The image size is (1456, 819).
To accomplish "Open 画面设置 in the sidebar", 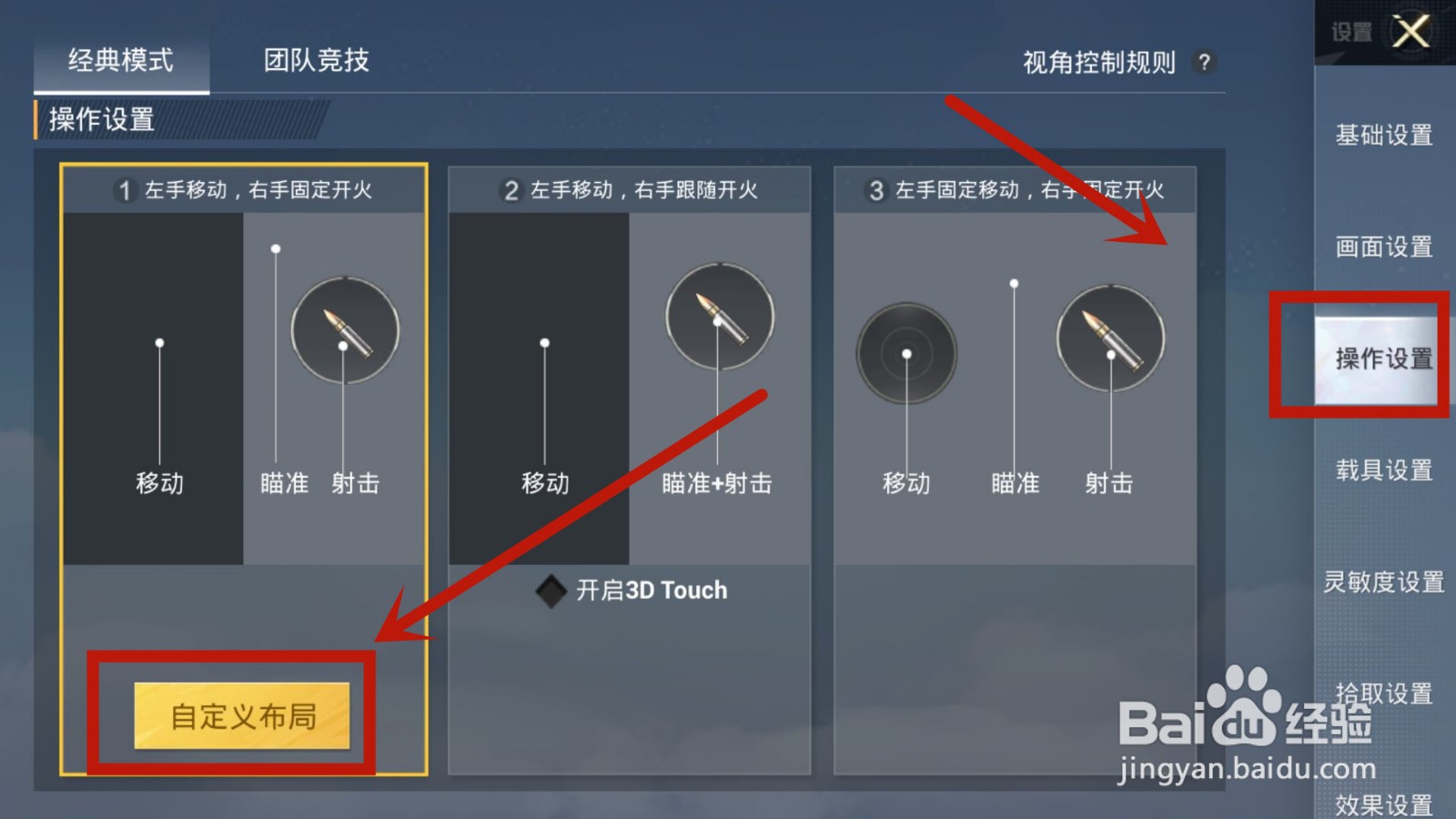I will click(x=1383, y=247).
